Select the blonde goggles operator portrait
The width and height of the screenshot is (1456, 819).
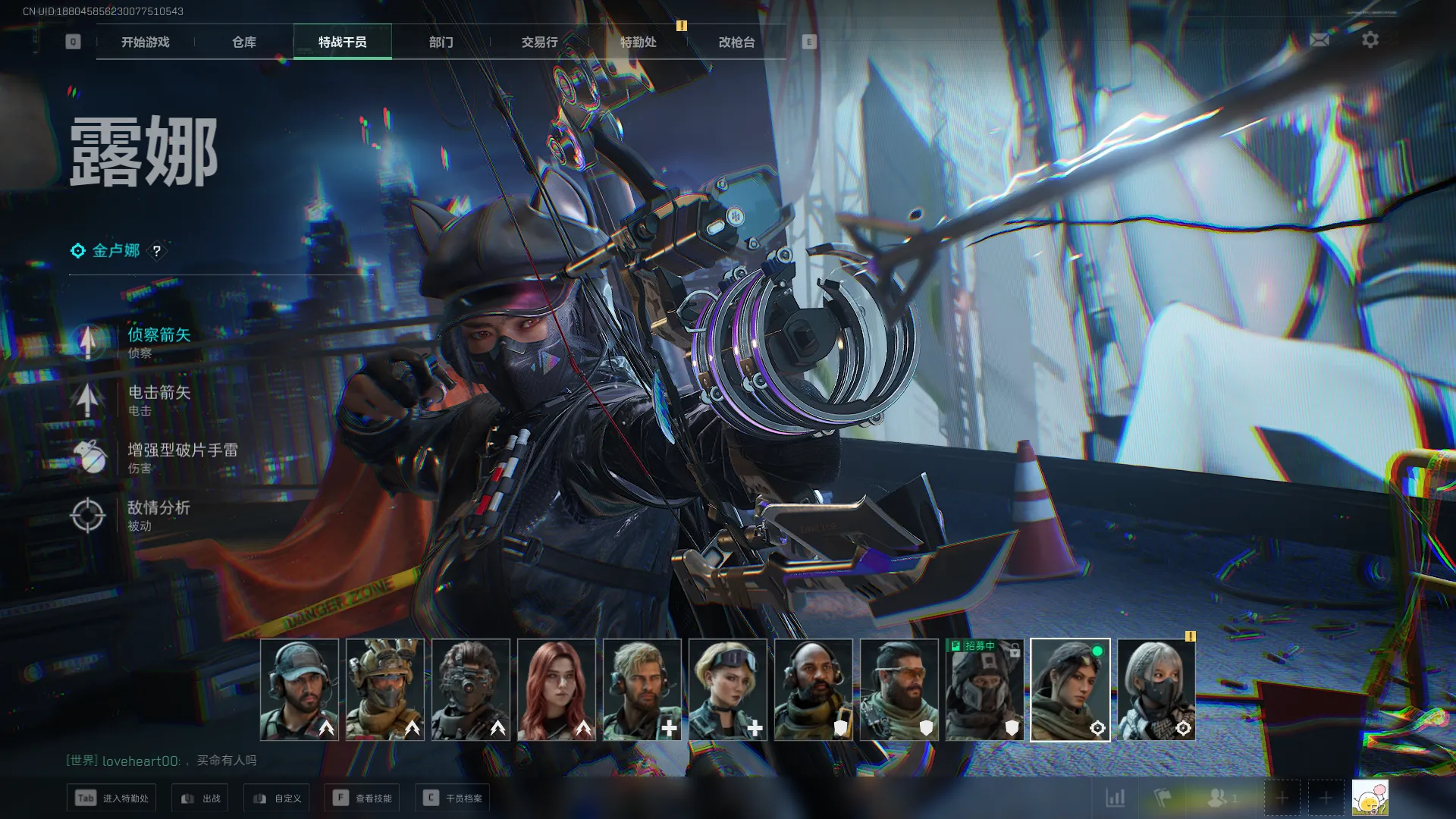(728, 689)
